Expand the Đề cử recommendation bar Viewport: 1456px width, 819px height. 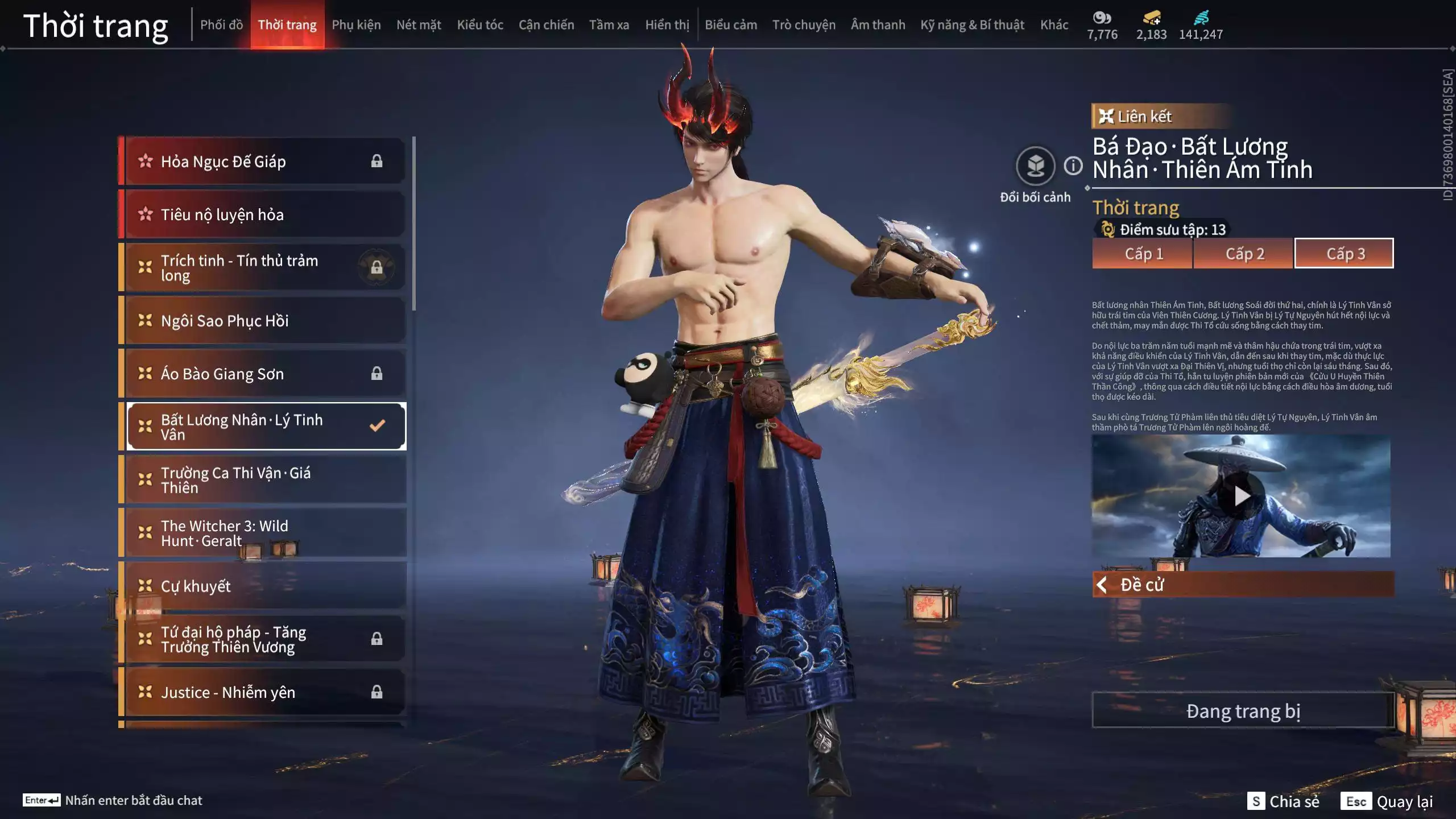[1243, 585]
